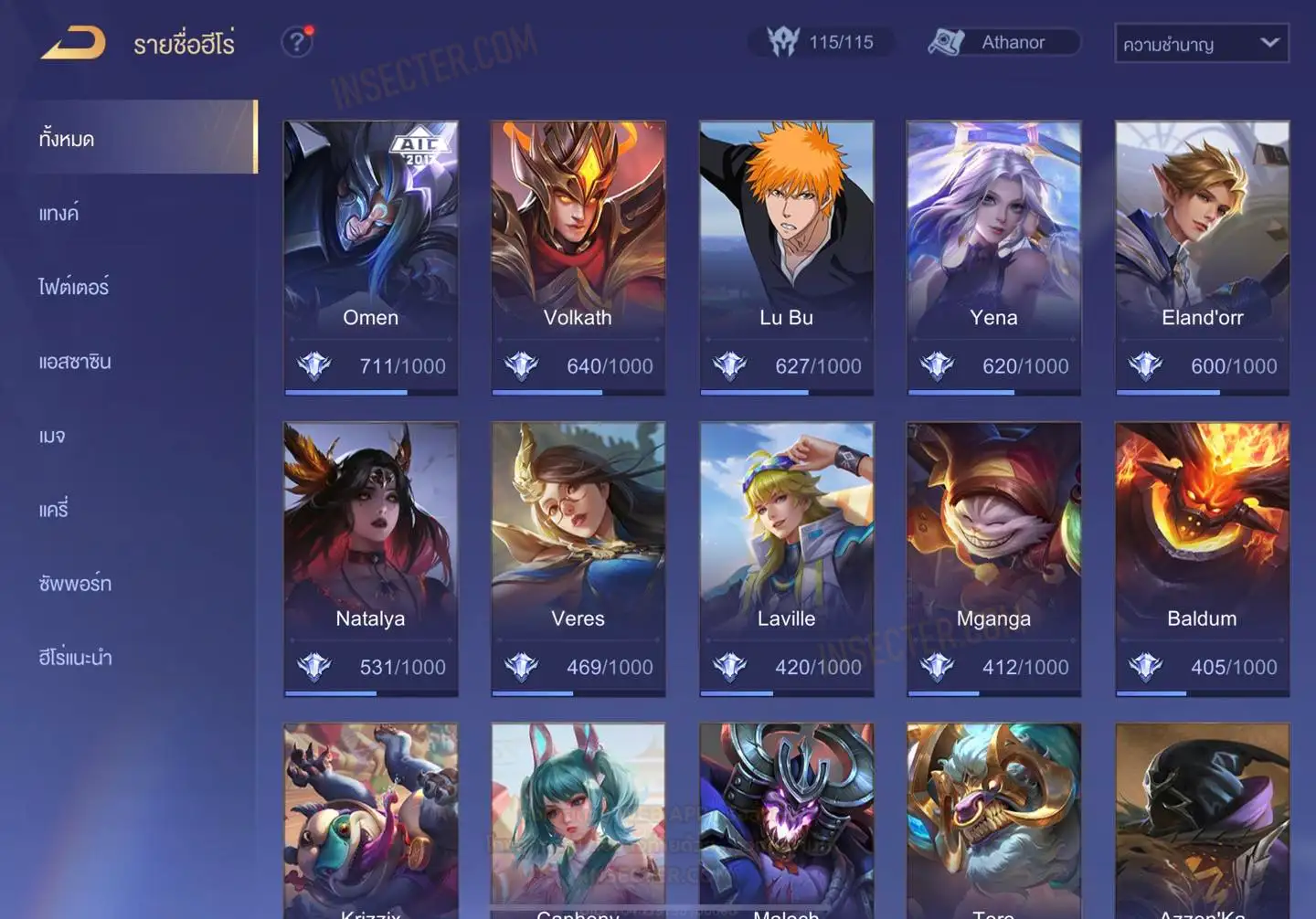Select the Baldum hero card

1202,558
